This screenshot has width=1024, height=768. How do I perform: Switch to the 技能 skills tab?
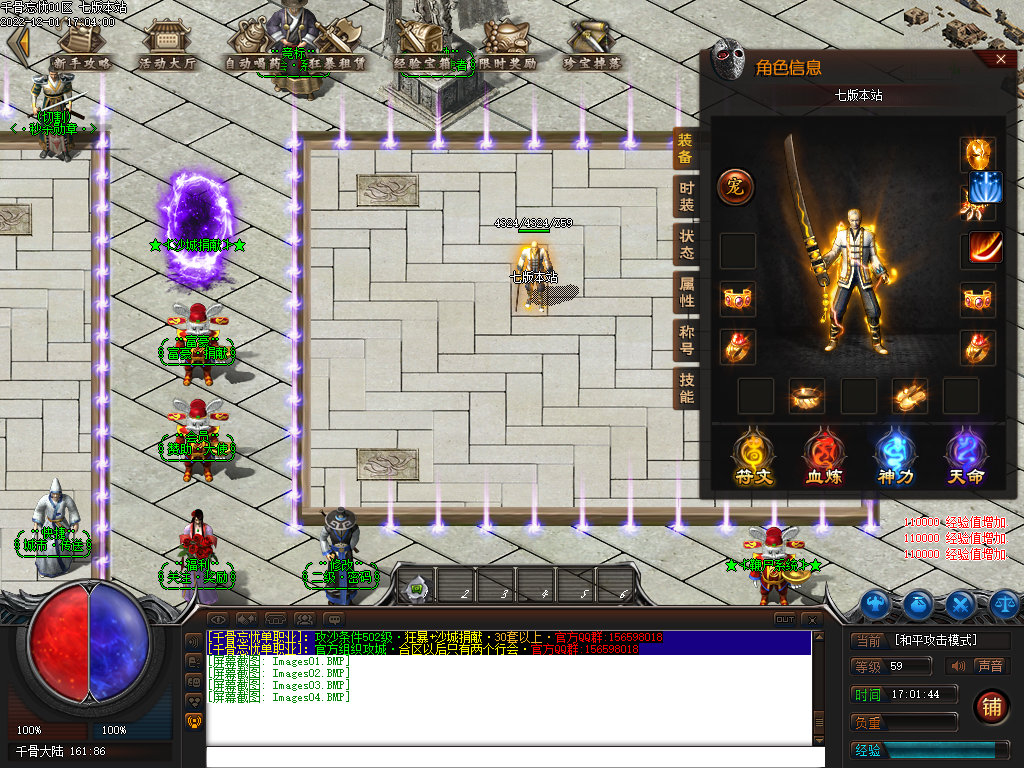(x=686, y=388)
